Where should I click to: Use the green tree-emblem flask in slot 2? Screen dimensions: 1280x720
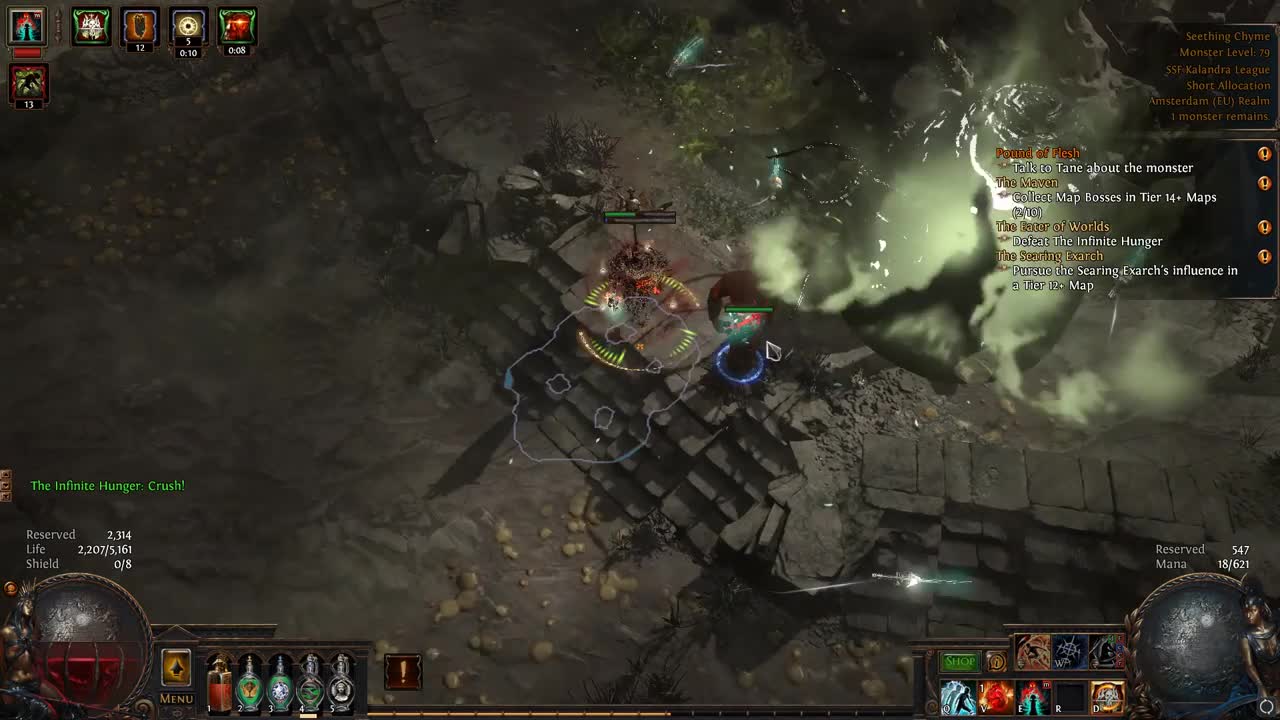250,683
